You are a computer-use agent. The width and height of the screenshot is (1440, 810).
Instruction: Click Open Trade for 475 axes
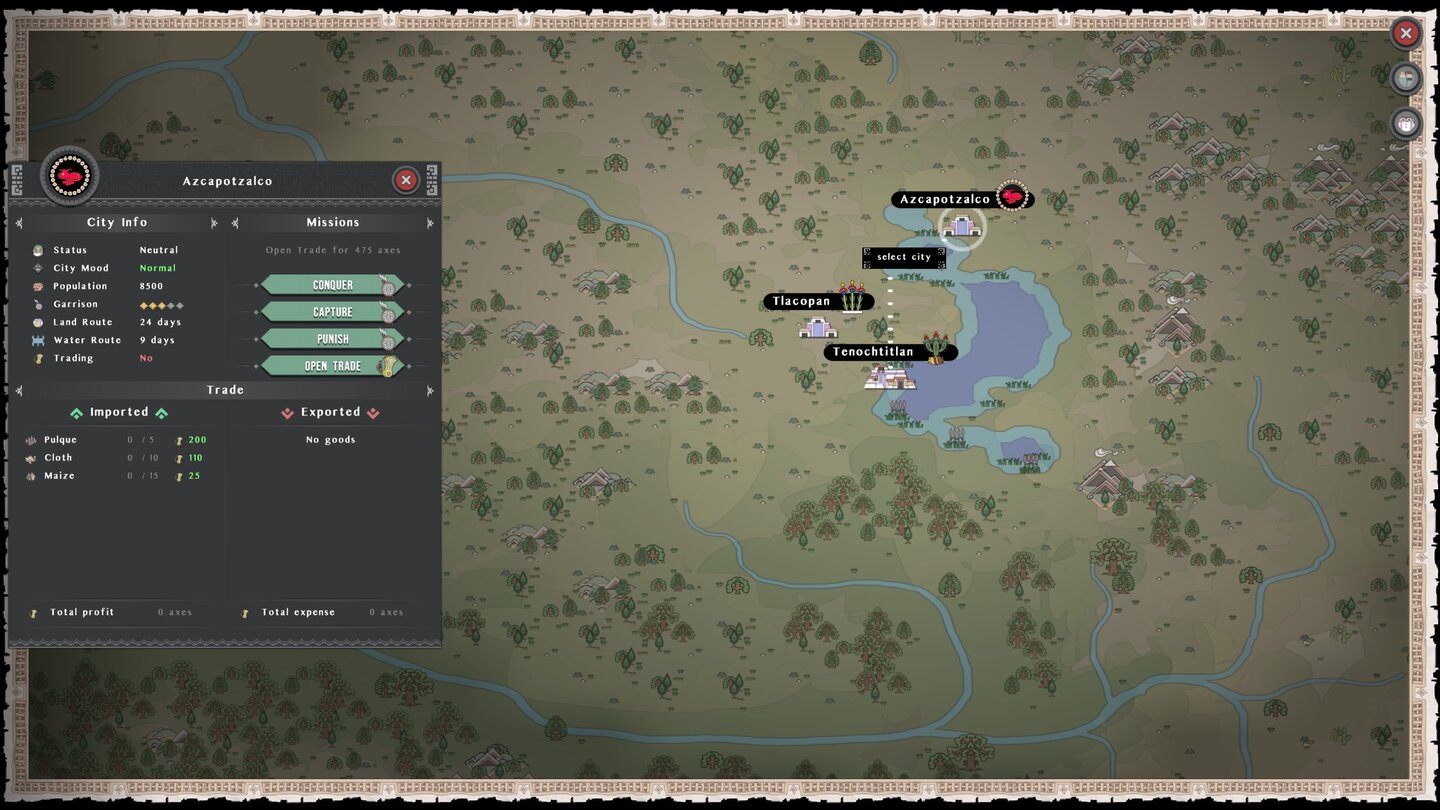point(333,365)
